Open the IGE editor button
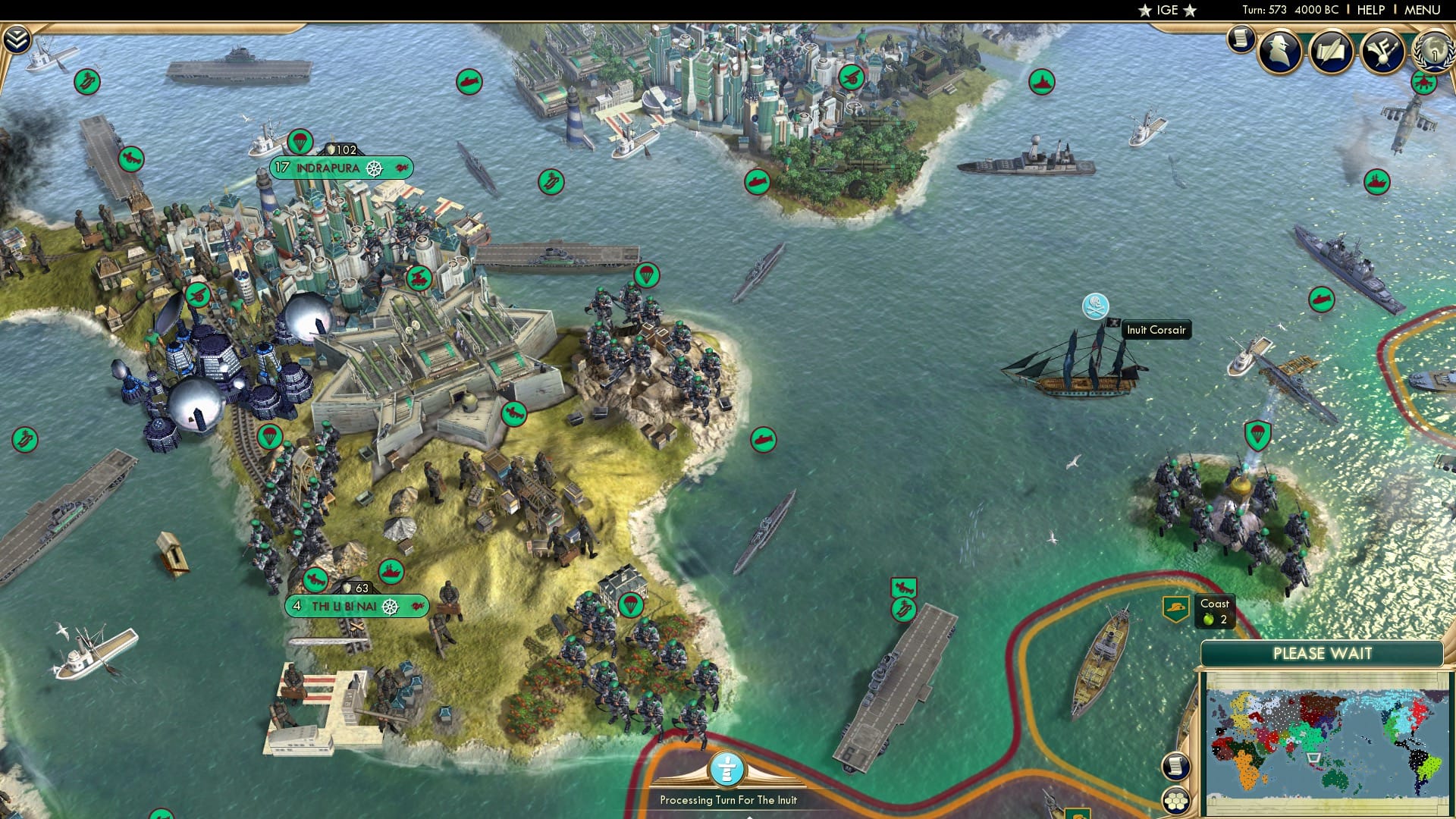 coord(1166,10)
